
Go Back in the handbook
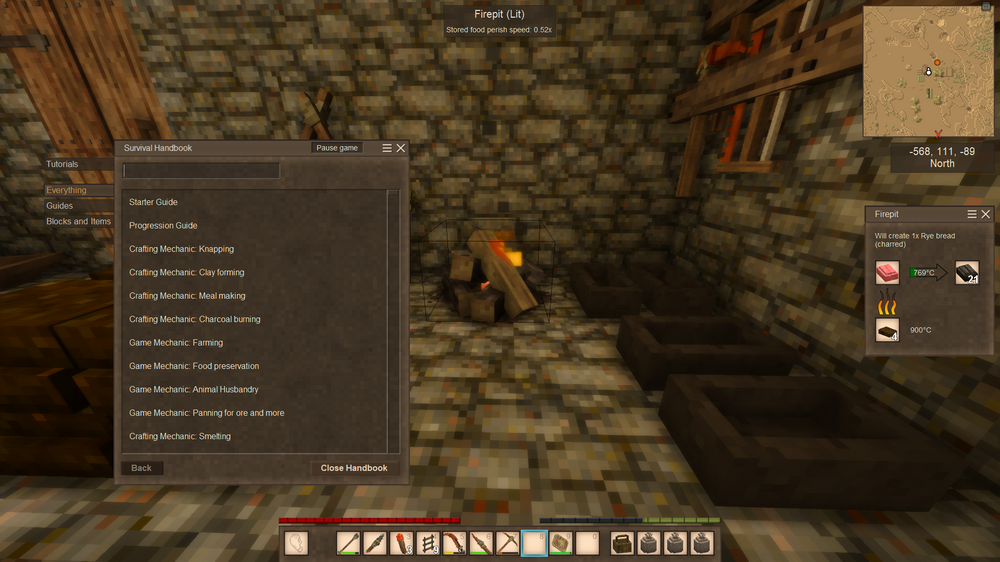click(142, 468)
